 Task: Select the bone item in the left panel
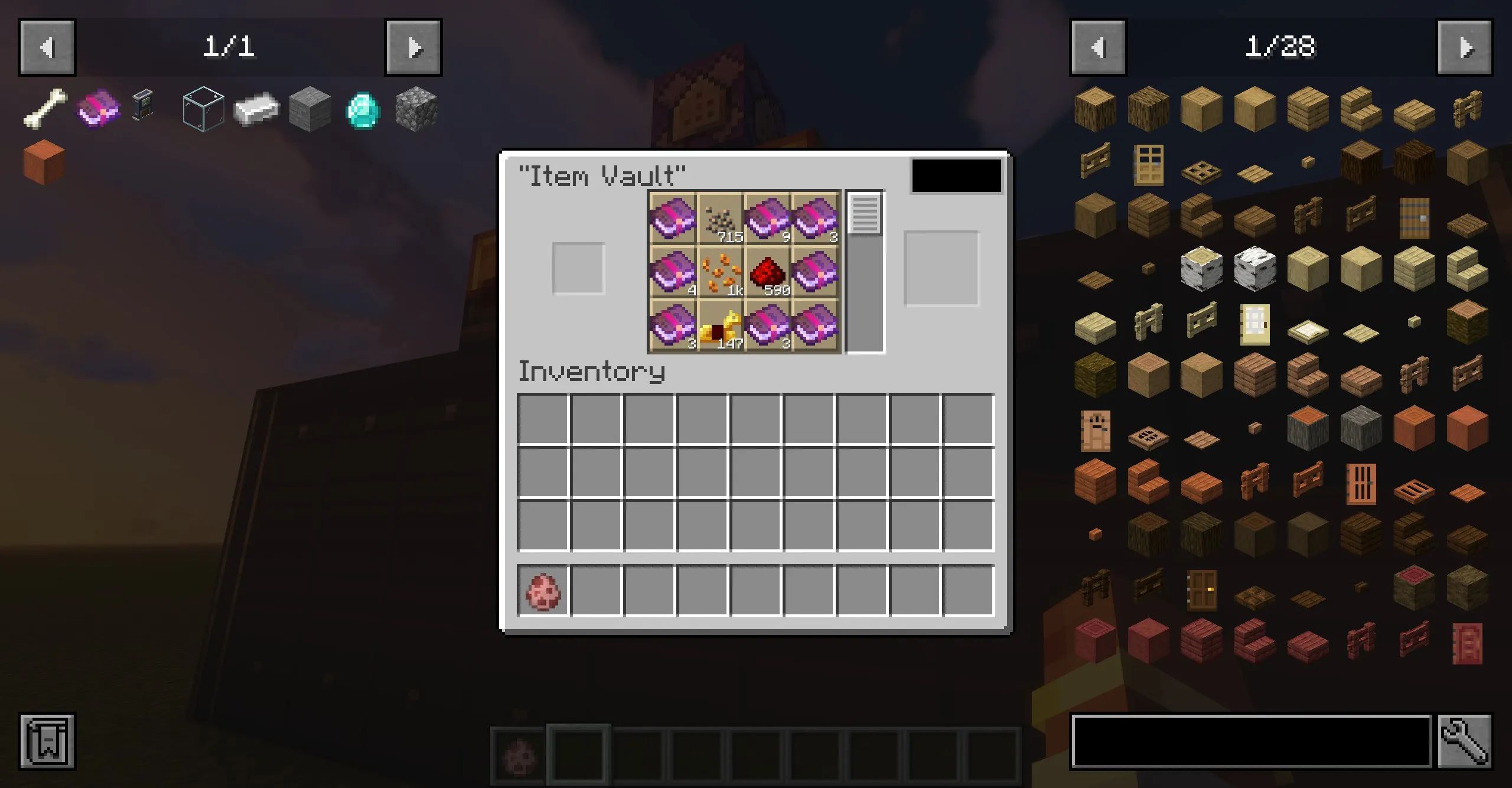(x=45, y=109)
